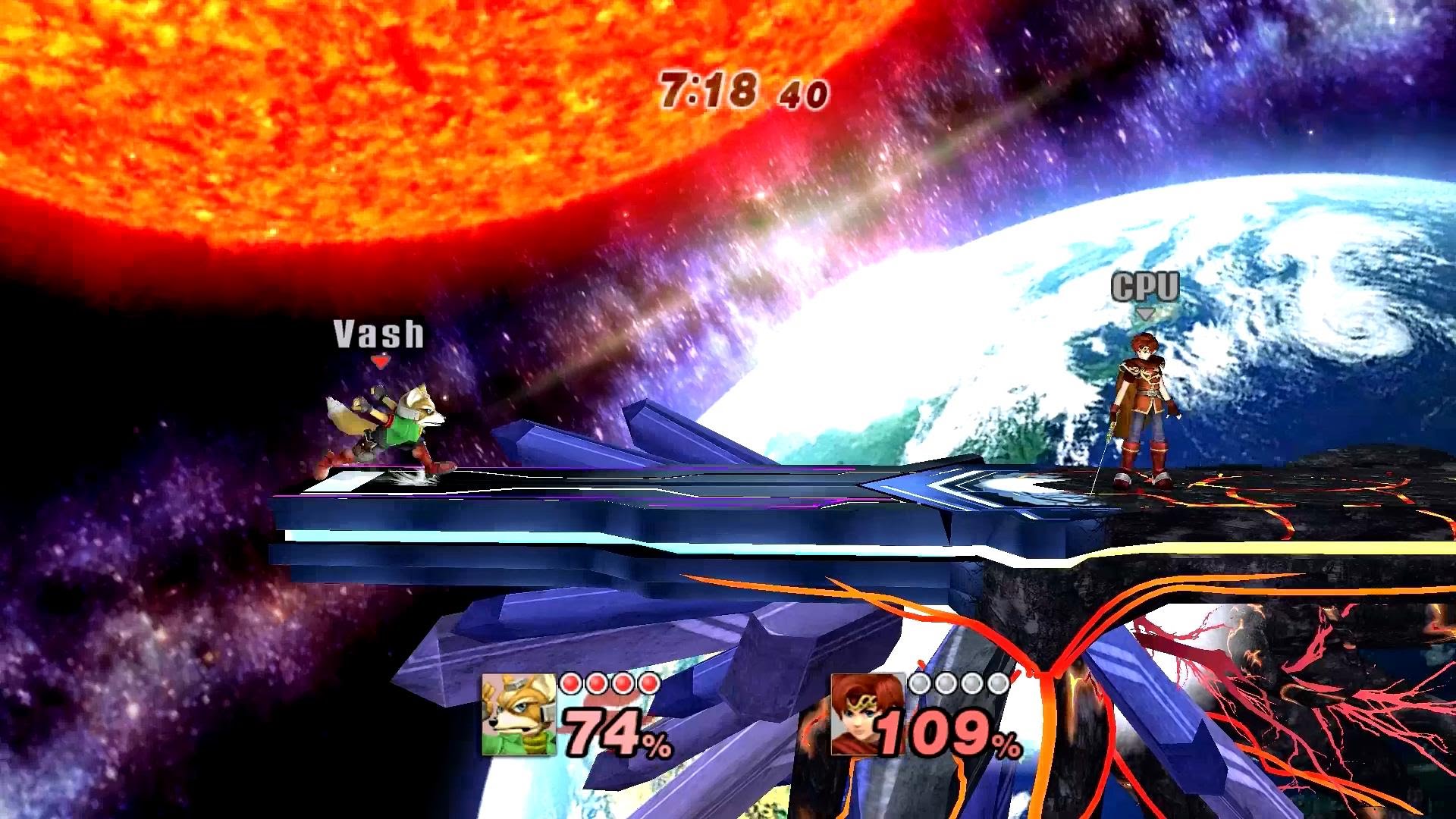The image size is (1456, 819).
Task: Select the CPU player name tag
Action: pos(1145,287)
